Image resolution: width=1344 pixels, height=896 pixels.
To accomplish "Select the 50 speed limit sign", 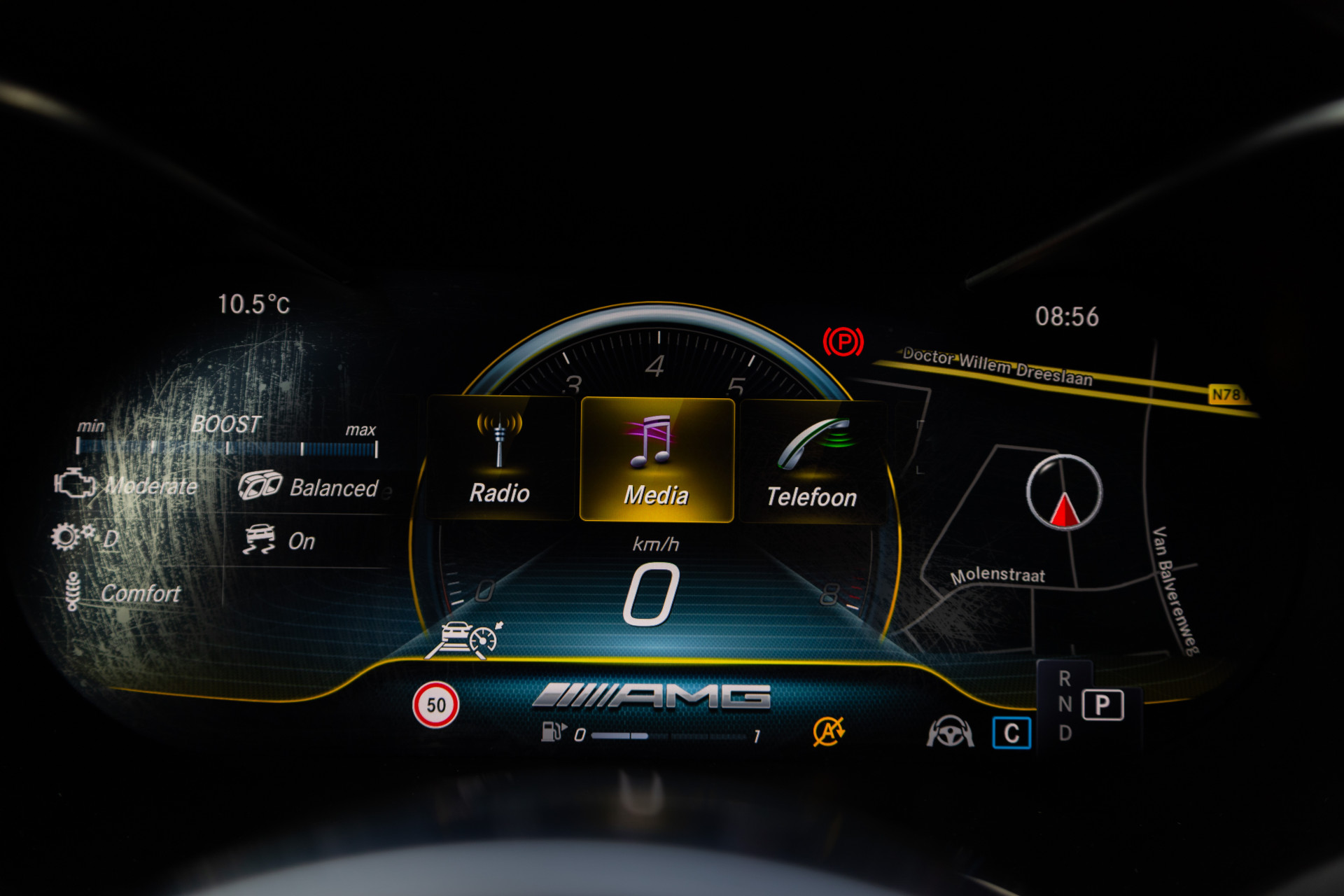I will click(x=435, y=705).
